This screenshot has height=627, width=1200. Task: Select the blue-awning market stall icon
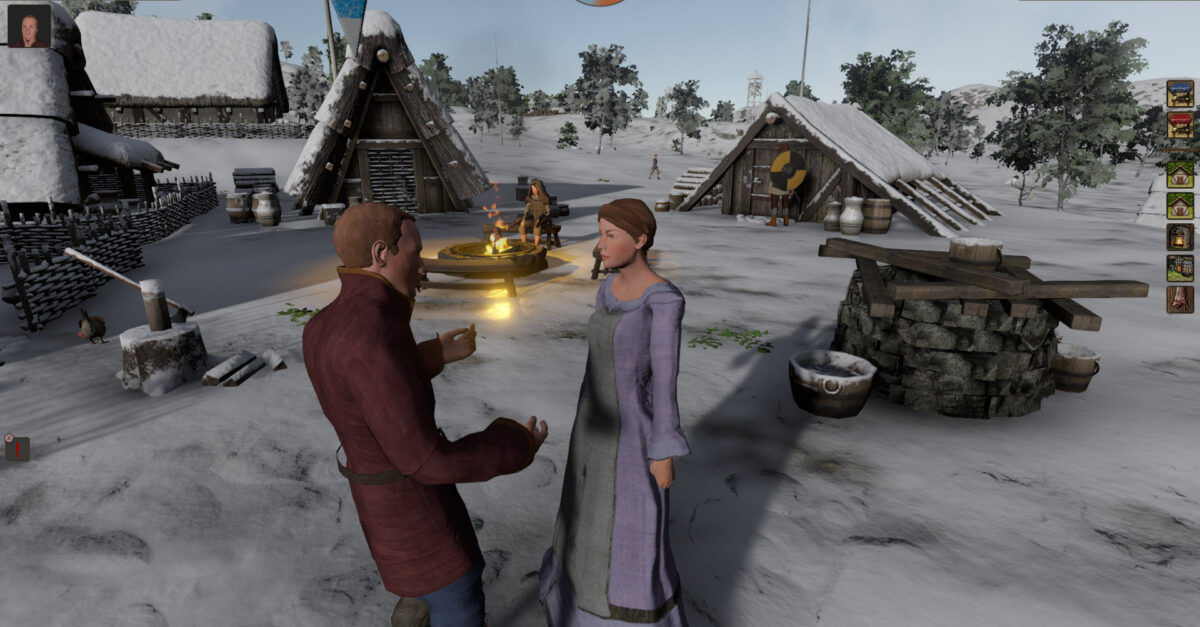(1180, 94)
